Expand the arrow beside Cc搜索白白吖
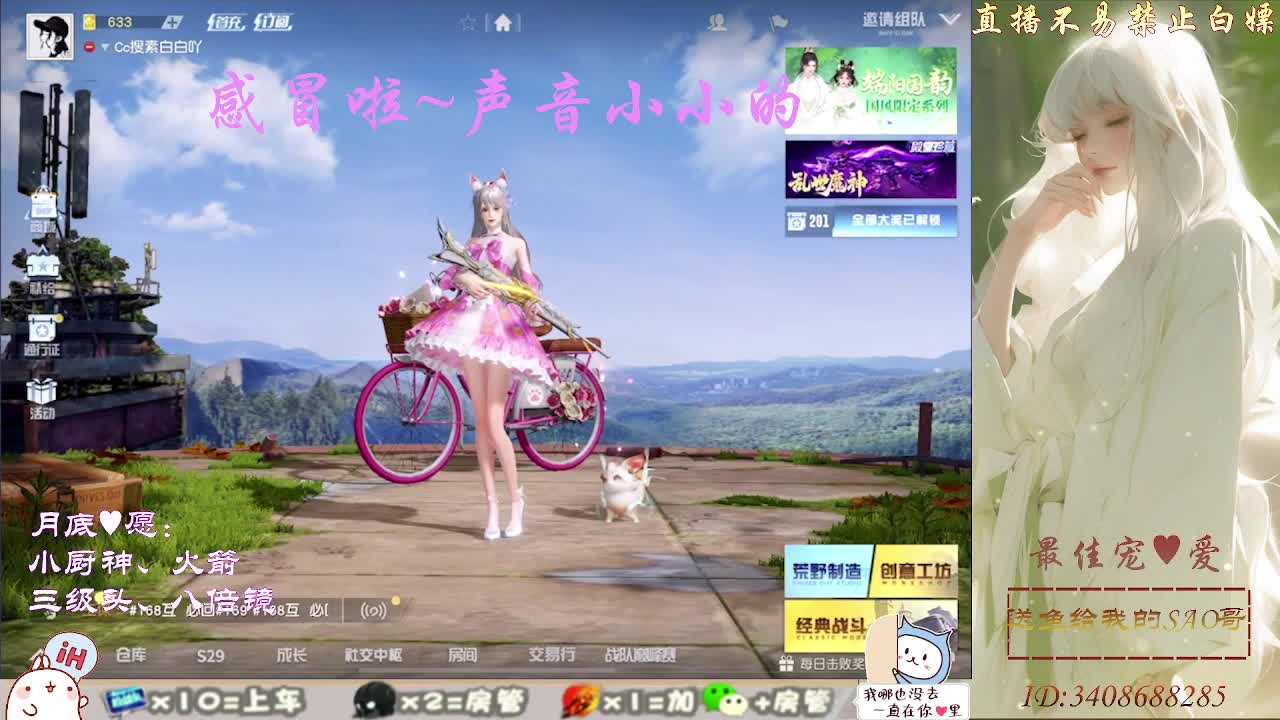The width and height of the screenshot is (1280, 720). click(106, 46)
